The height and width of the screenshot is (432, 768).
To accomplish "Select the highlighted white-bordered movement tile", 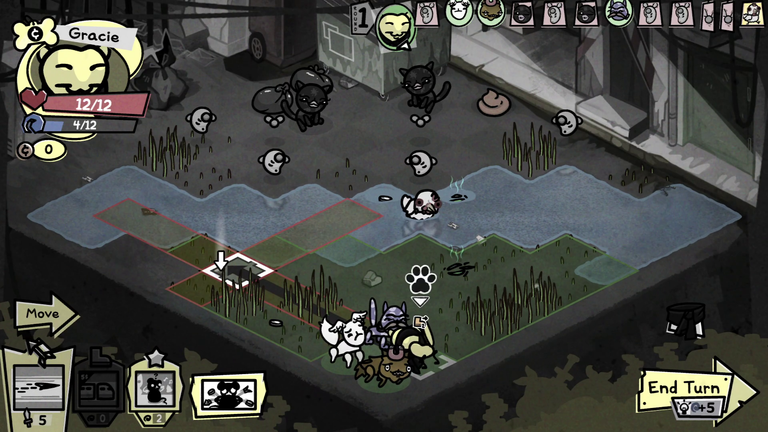I will coord(238,269).
